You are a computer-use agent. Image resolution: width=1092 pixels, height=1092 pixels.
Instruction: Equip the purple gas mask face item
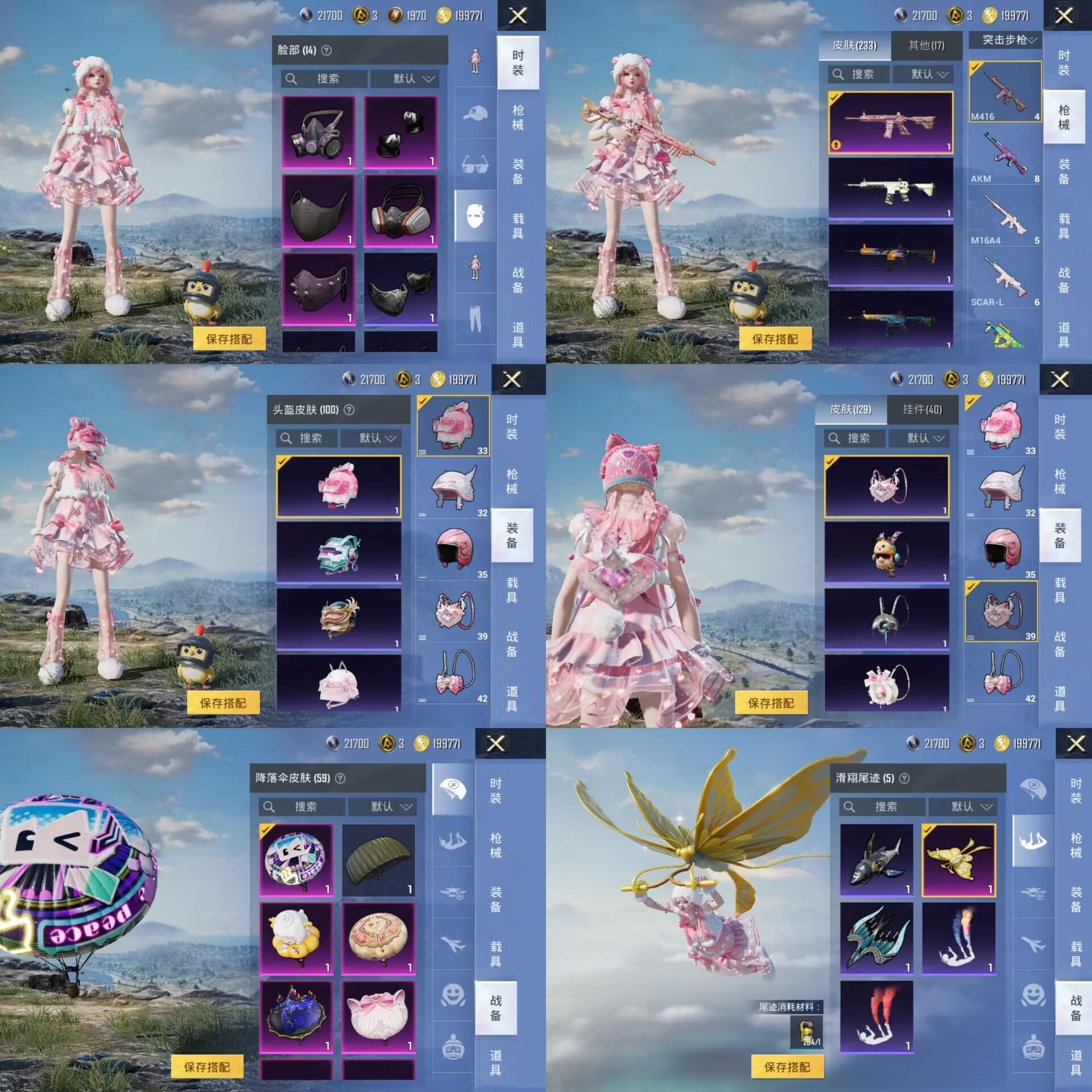click(318, 133)
